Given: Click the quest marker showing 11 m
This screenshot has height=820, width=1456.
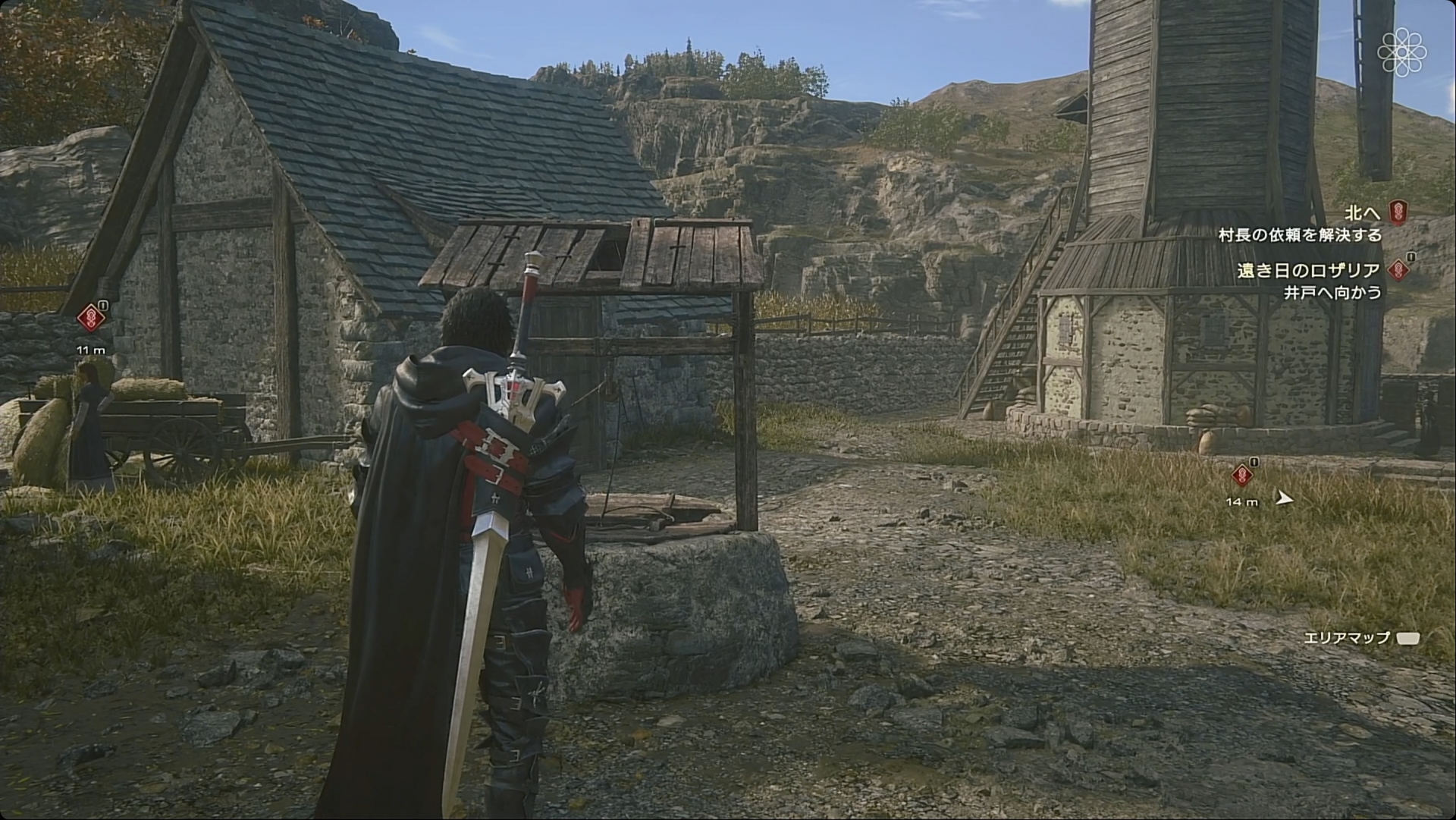Looking at the screenshot, I should coord(90,317).
